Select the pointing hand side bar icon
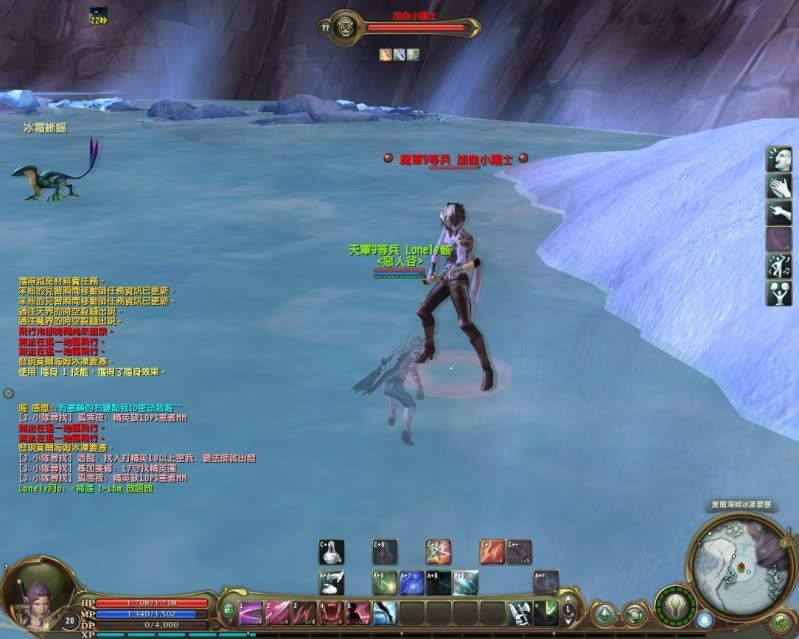Image resolution: width=799 pixels, height=639 pixels. coord(779,213)
